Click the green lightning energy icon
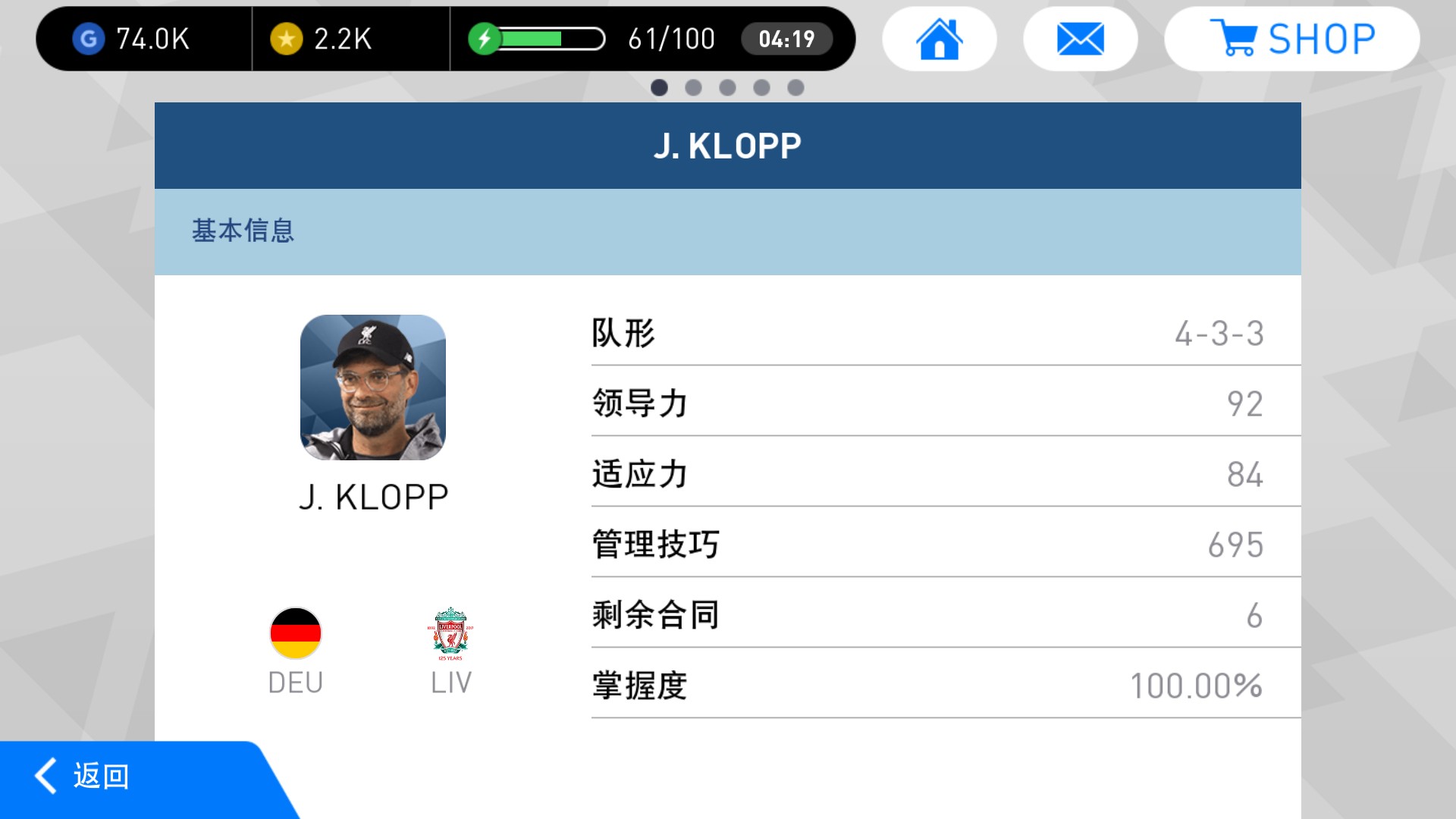1456x819 pixels. [x=485, y=38]
